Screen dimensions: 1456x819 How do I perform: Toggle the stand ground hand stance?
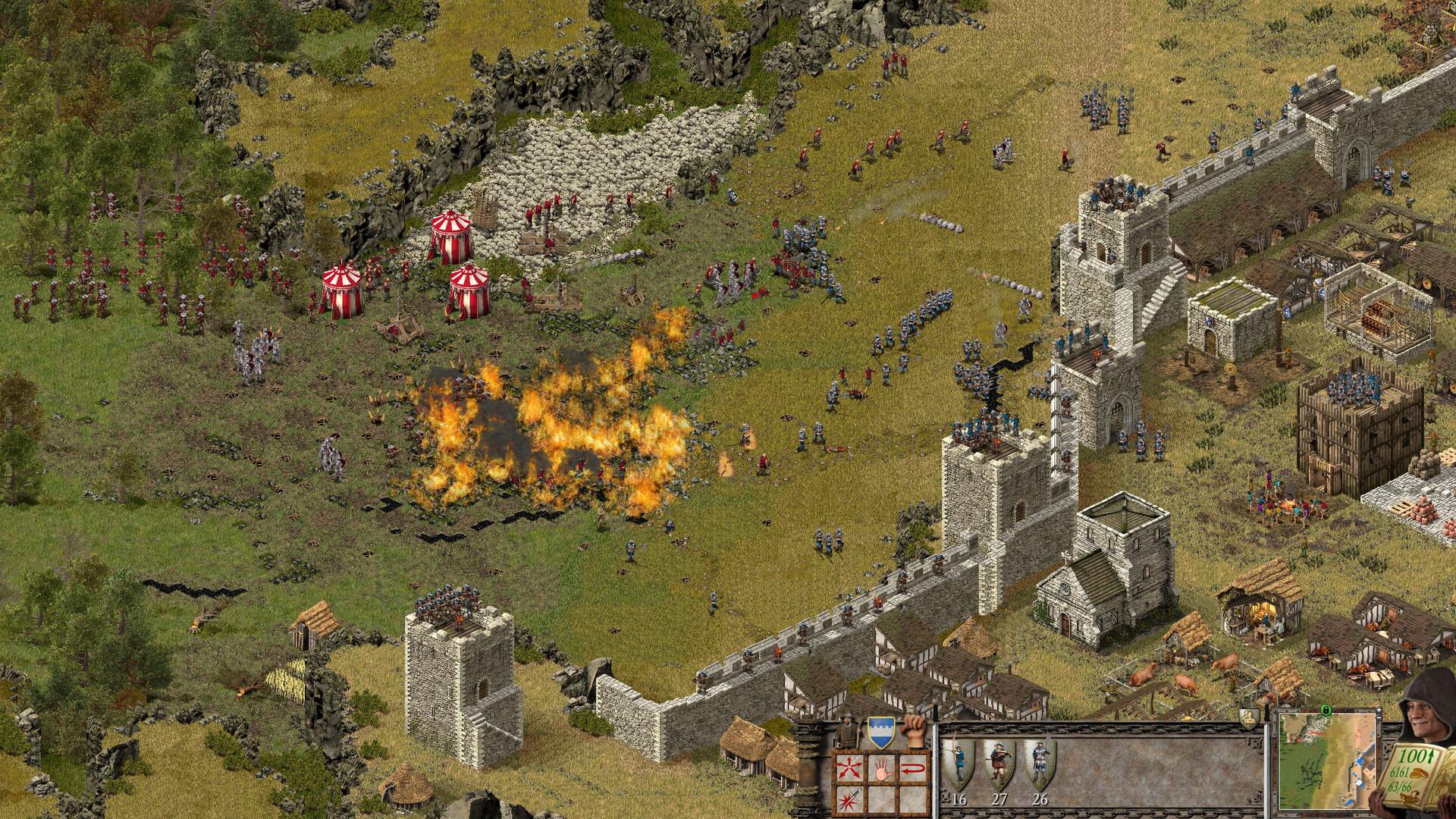click(882, 768)
